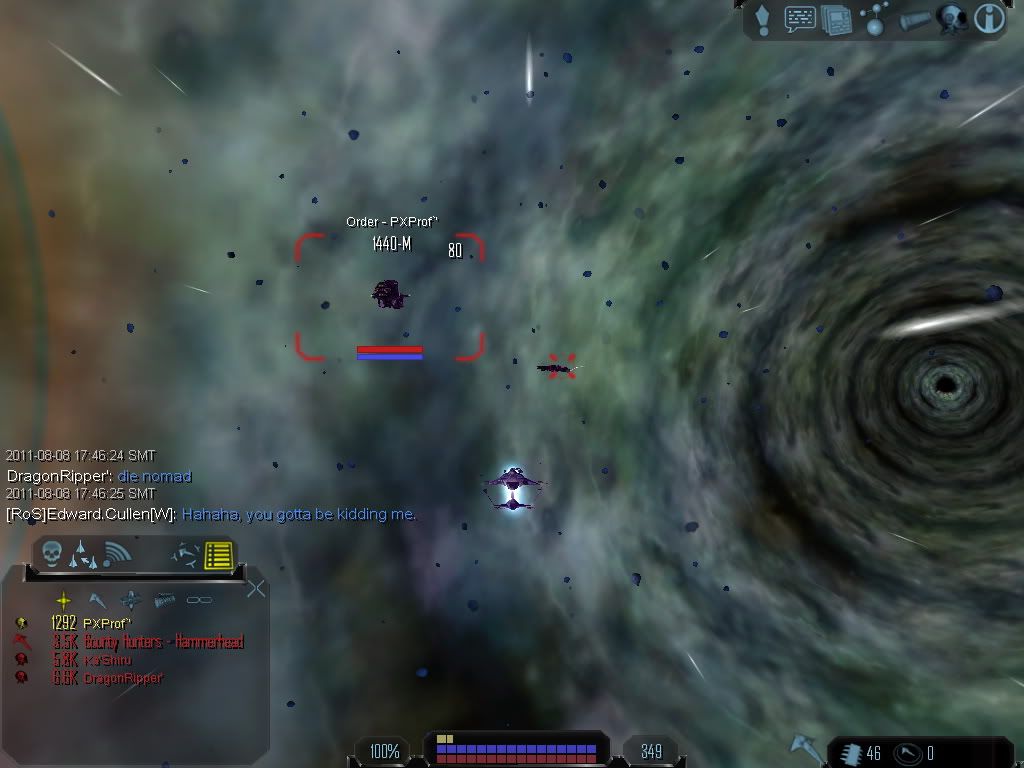Click the scattered ships icon
1024x768 pixels.
coord(183,553)
